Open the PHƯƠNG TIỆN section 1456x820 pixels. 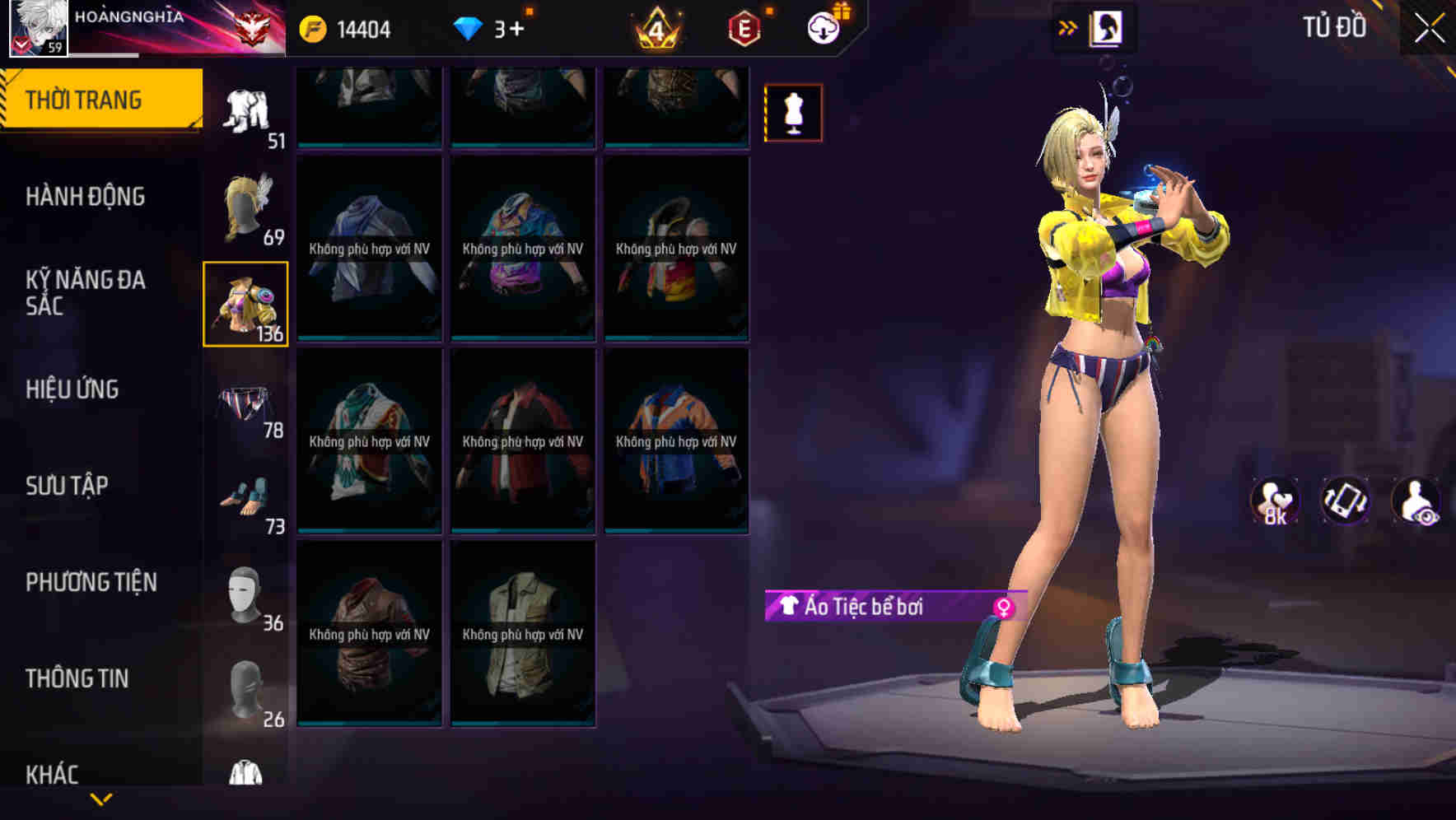(91, 582)
